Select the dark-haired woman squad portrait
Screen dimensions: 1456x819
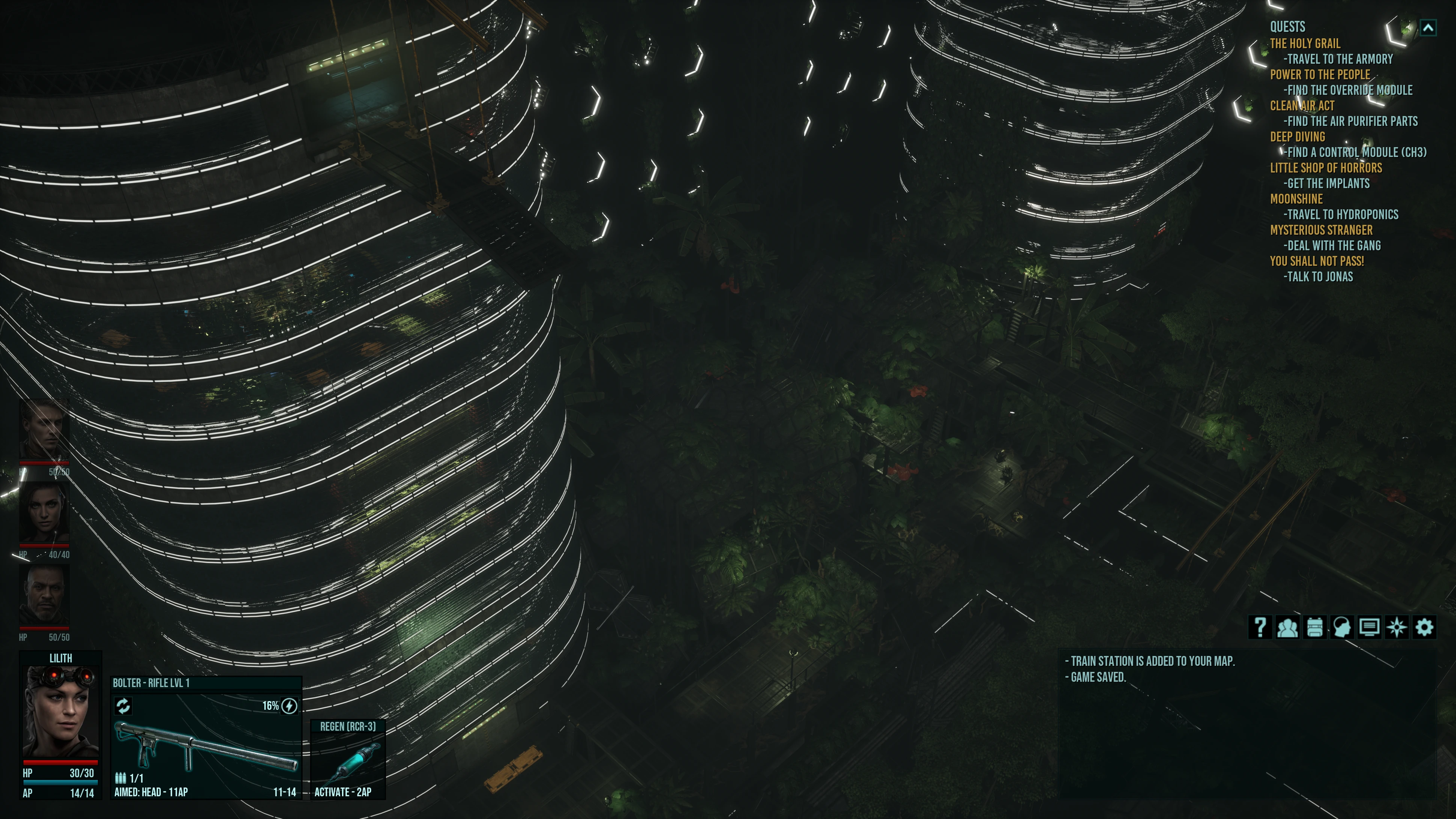tap(45, 513)
